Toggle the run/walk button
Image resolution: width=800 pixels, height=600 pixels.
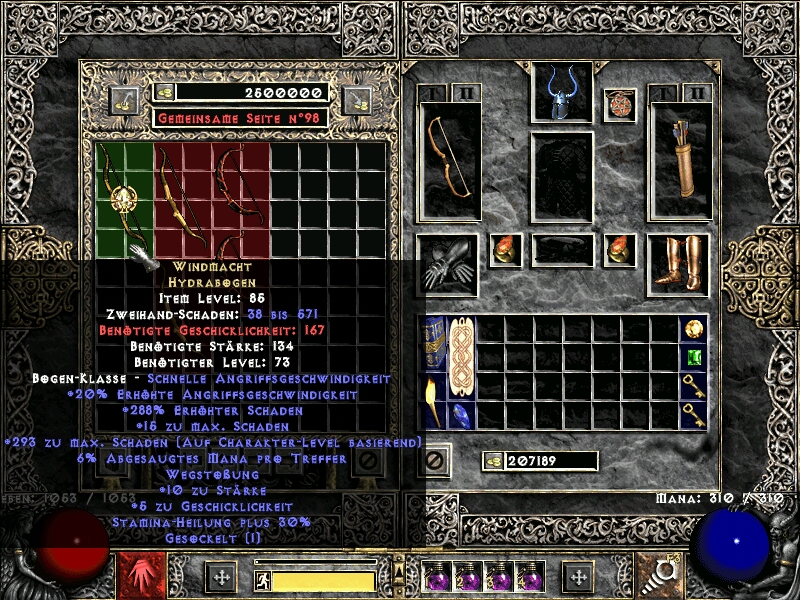click(263, 580)
